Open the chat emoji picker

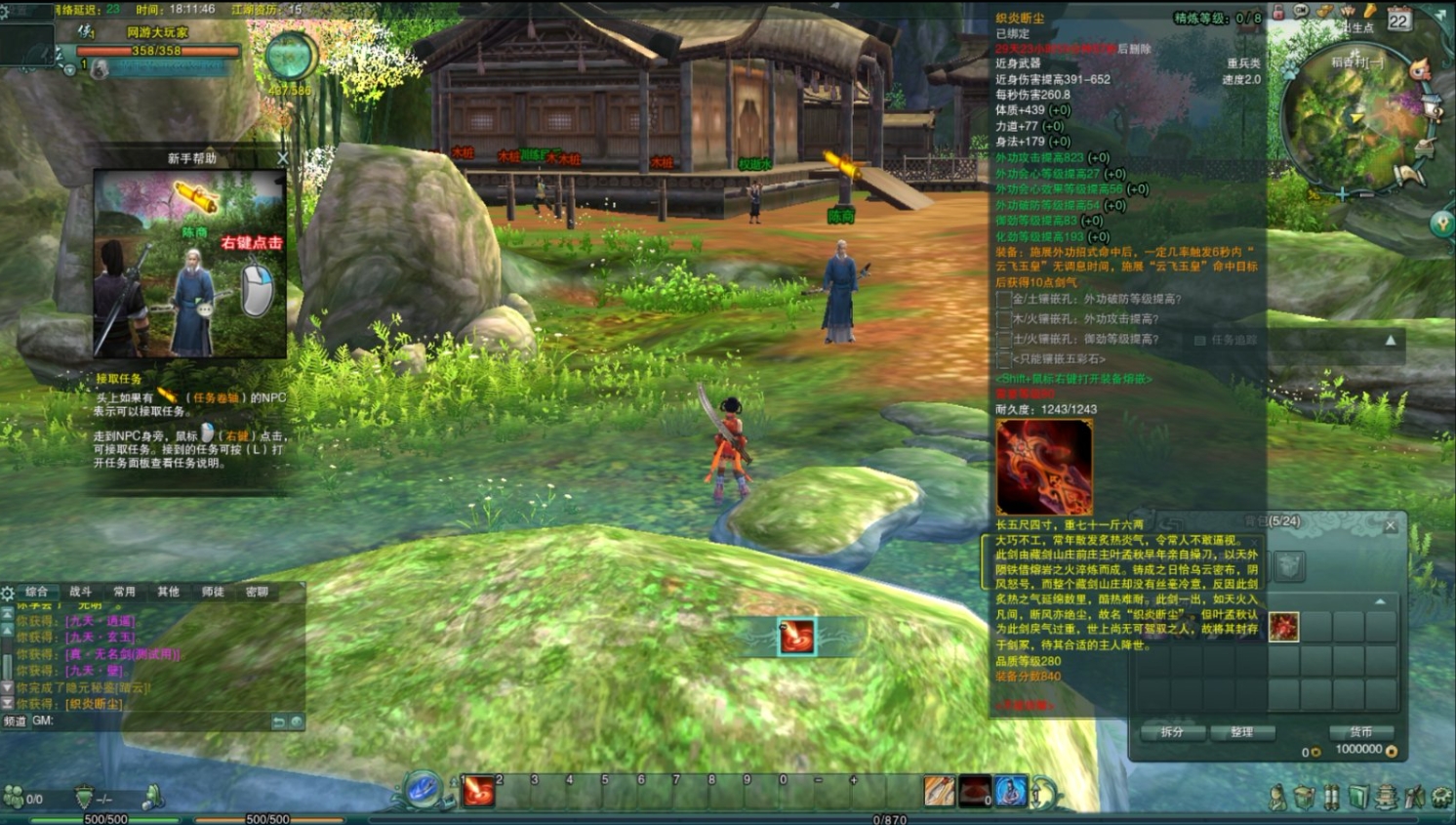297,722
